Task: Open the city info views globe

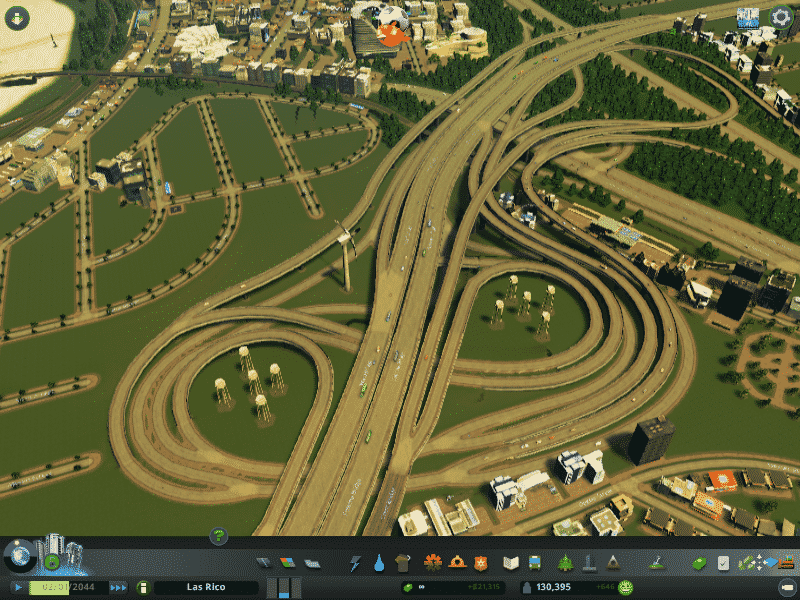Action: tap(19, 556)
